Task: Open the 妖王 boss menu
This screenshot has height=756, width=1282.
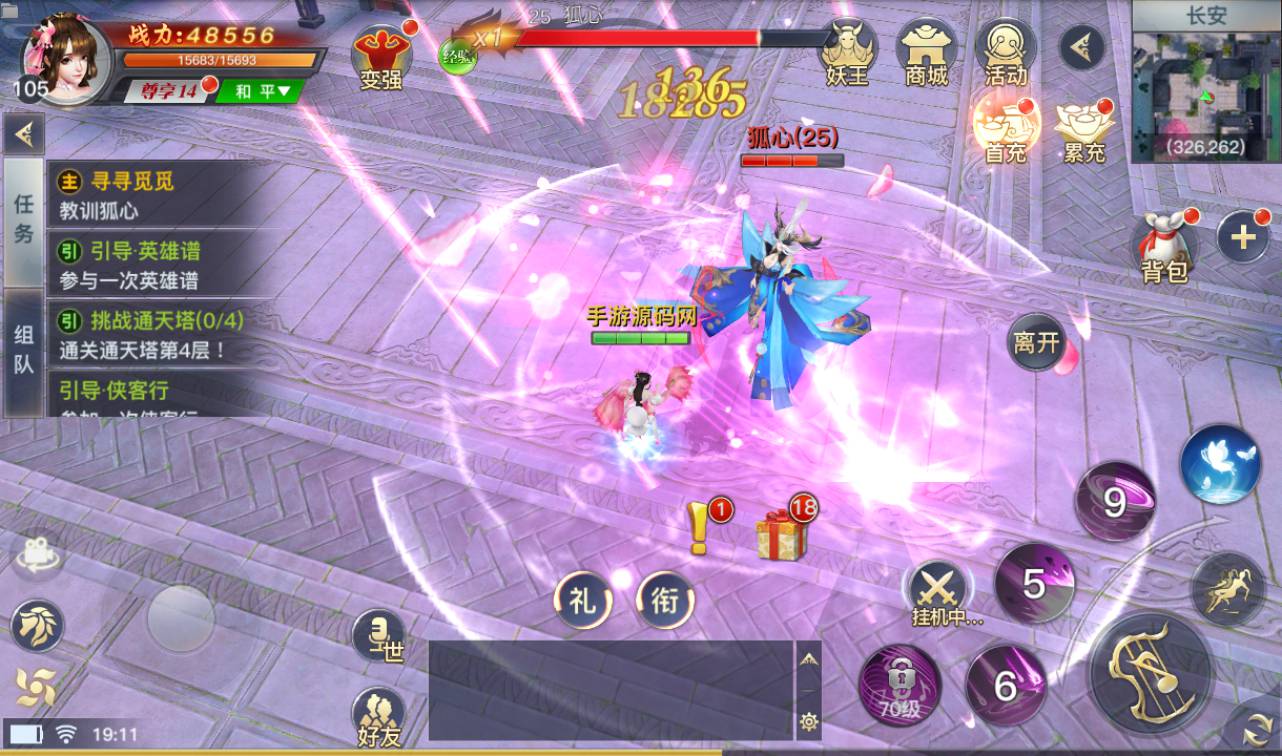Action: pyautogui.click(x=847, y=52)
